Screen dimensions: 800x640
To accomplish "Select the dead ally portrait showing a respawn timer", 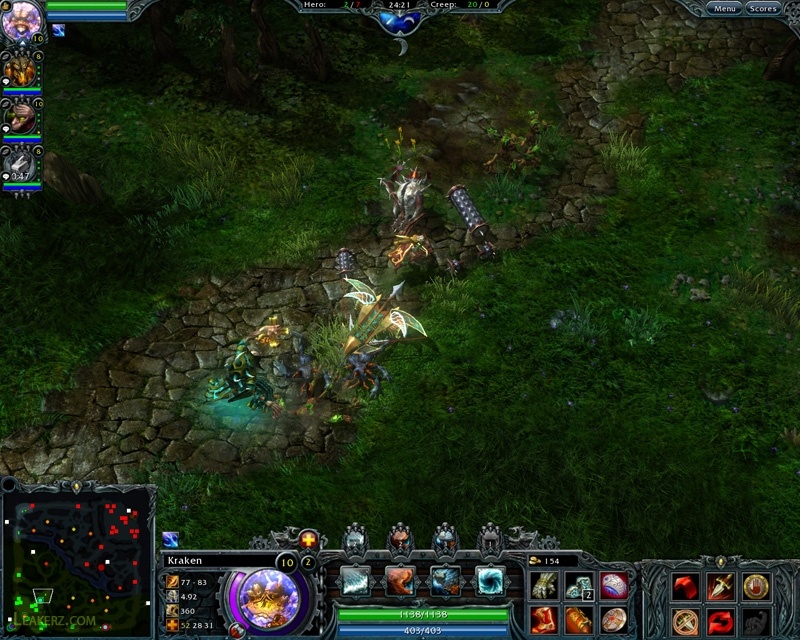I will tap(20, 163).
